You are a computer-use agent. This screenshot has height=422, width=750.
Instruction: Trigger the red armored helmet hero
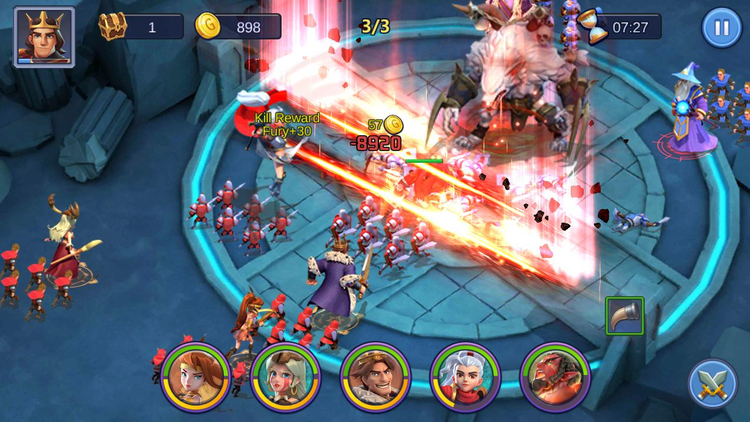tap(555, 377)
